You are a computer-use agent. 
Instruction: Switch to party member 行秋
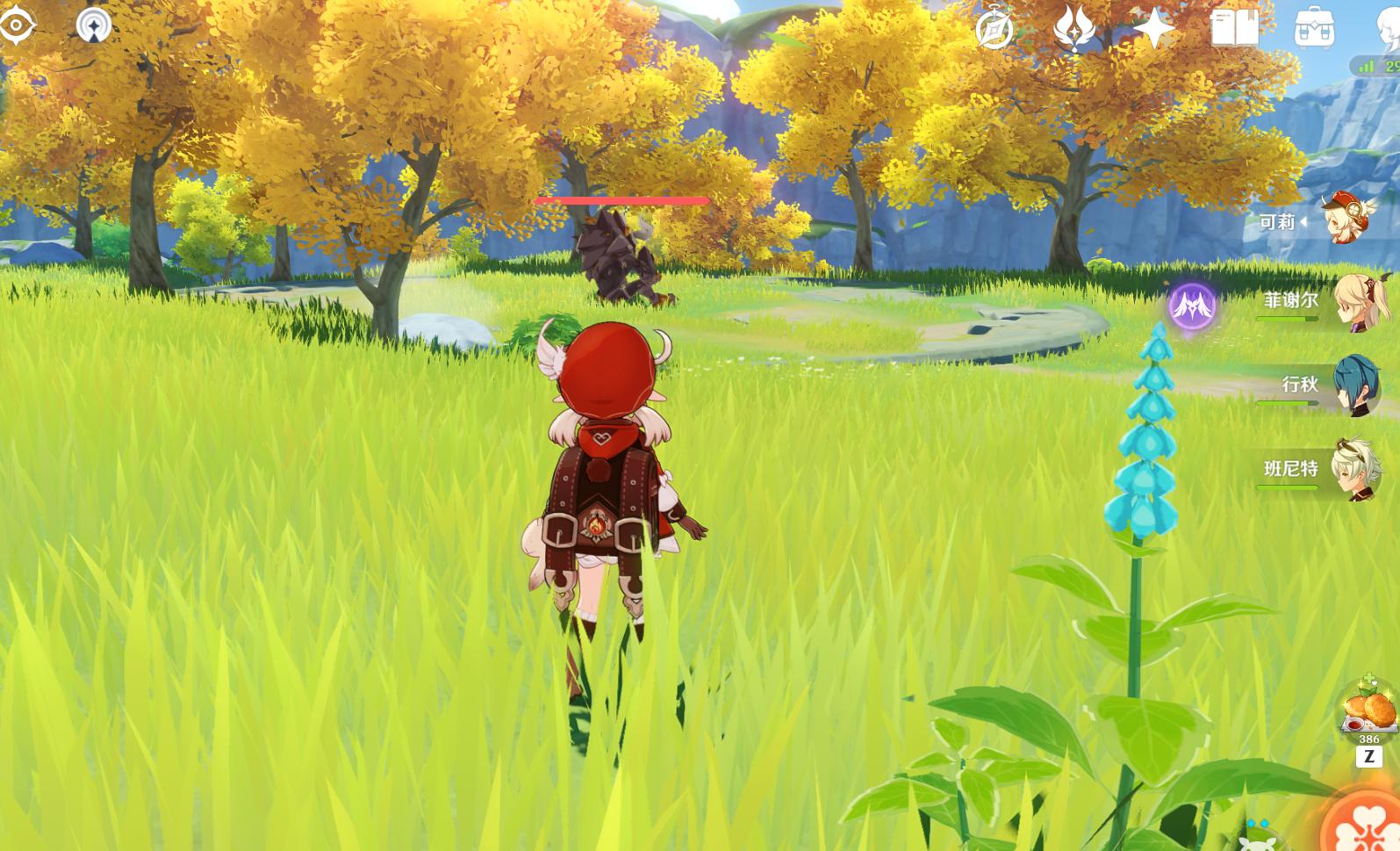(1355, 386)
